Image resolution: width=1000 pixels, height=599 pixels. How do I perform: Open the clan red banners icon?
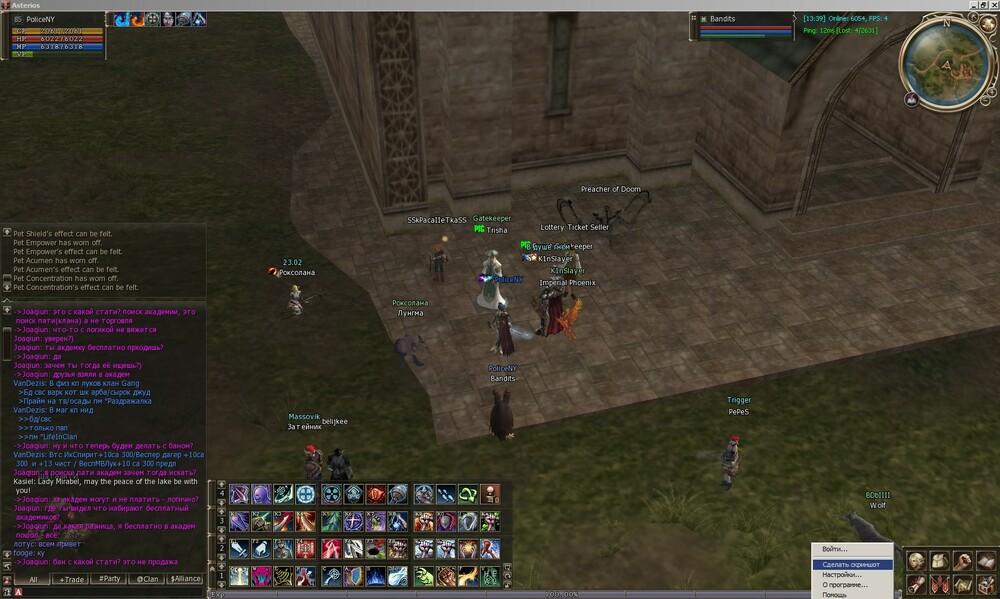click(x=939, y=584)
